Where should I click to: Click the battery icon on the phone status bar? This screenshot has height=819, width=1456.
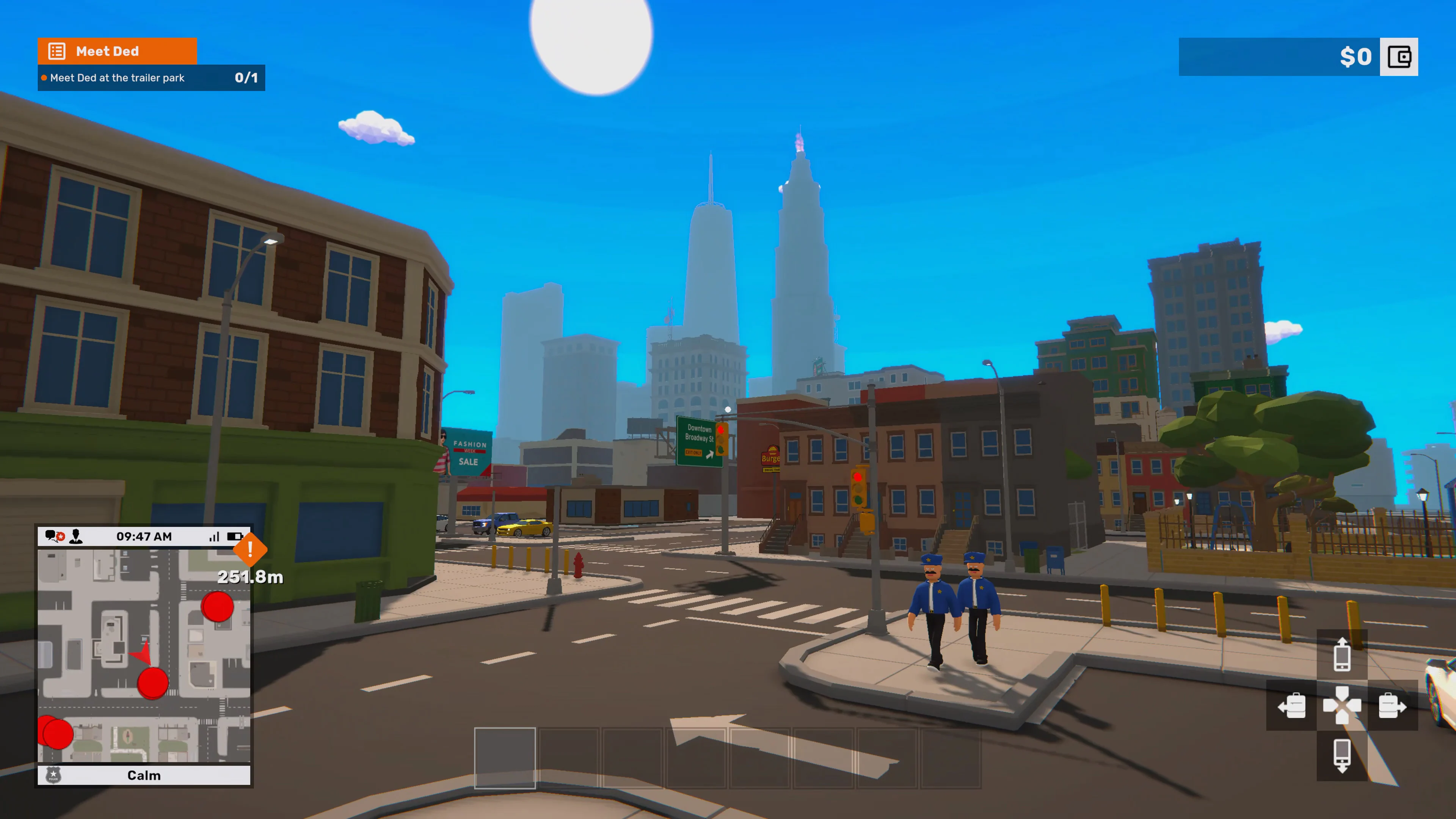(x=234, y=536)
